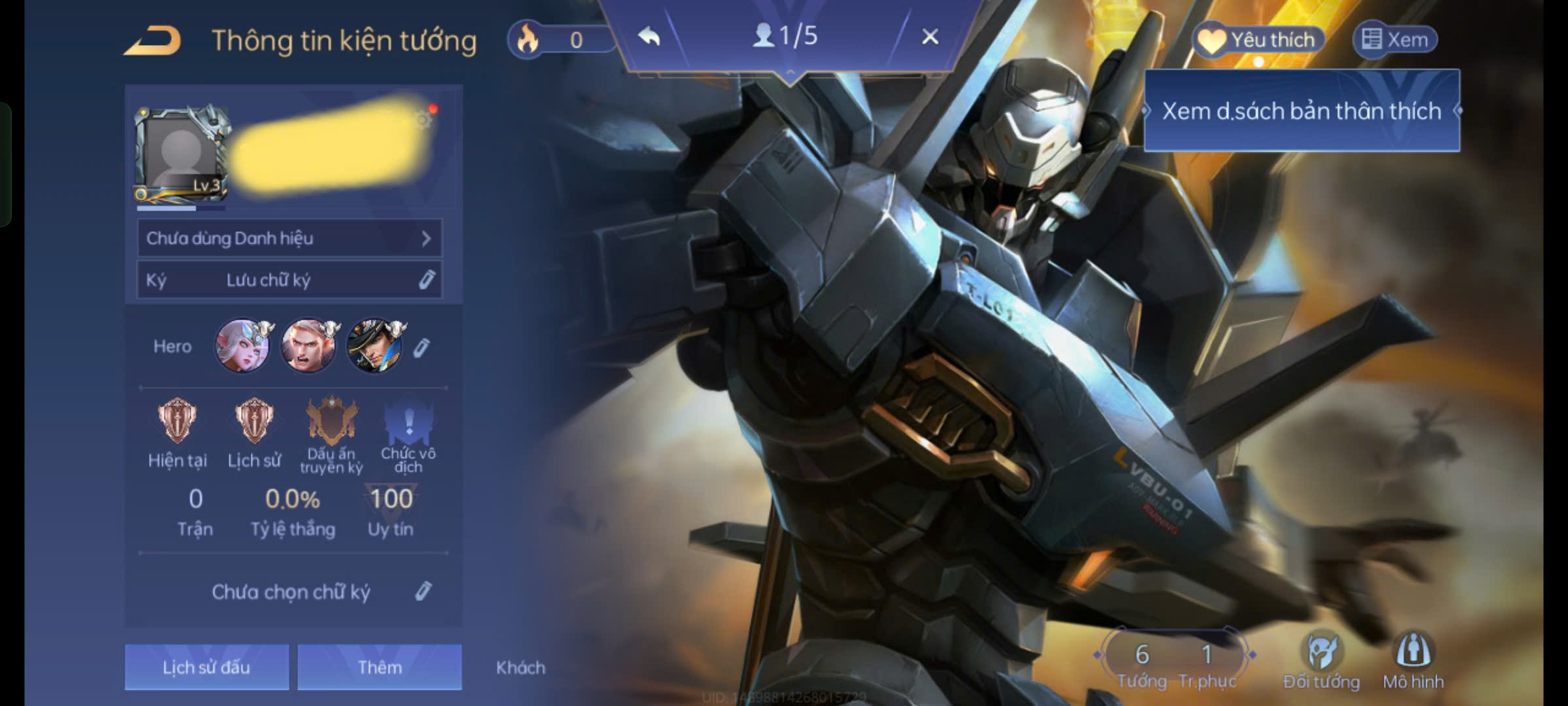Change hero with Đổi tướng button

[x=1321, y=662]
